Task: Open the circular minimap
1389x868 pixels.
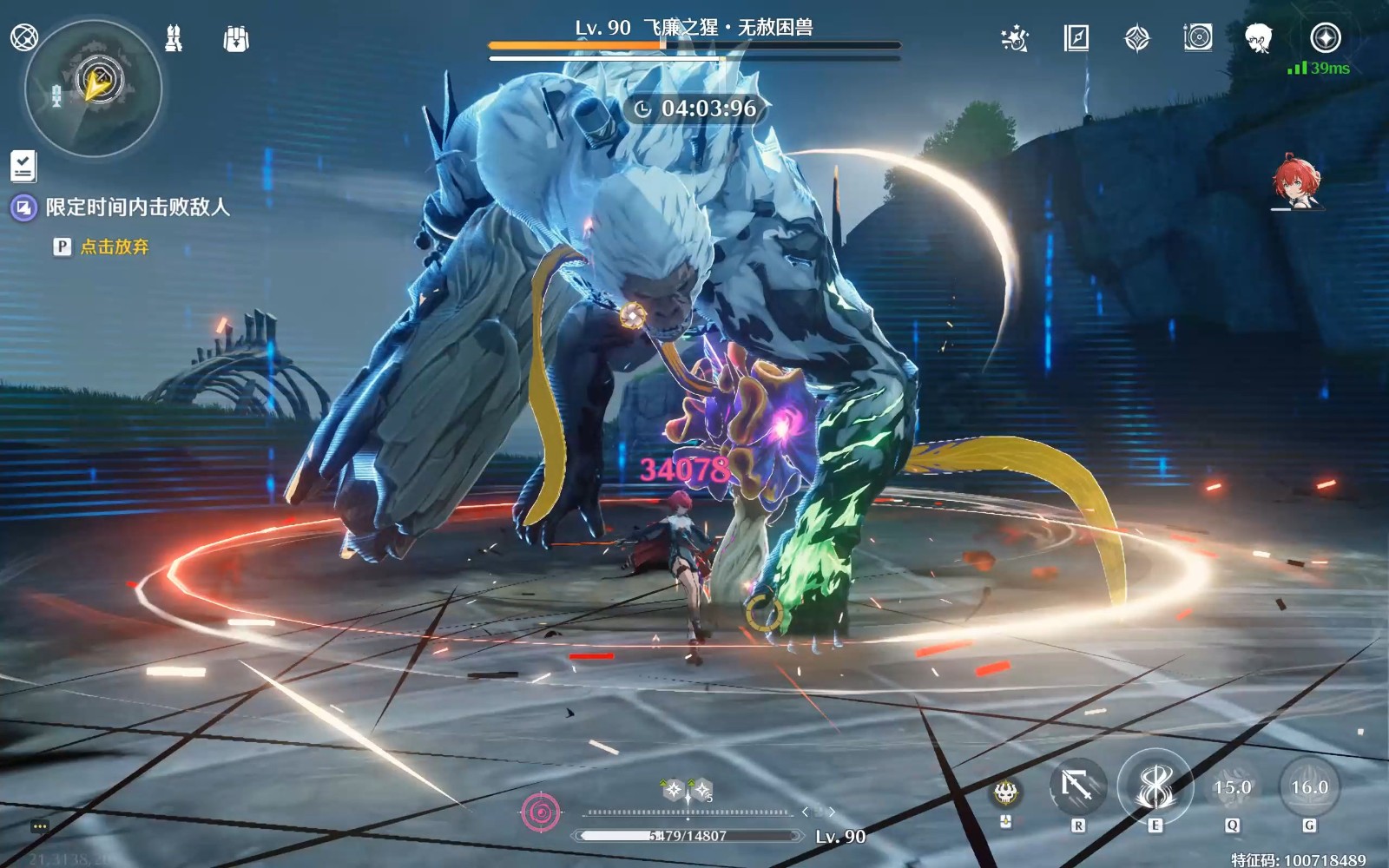Action: (x=94, y=89)
